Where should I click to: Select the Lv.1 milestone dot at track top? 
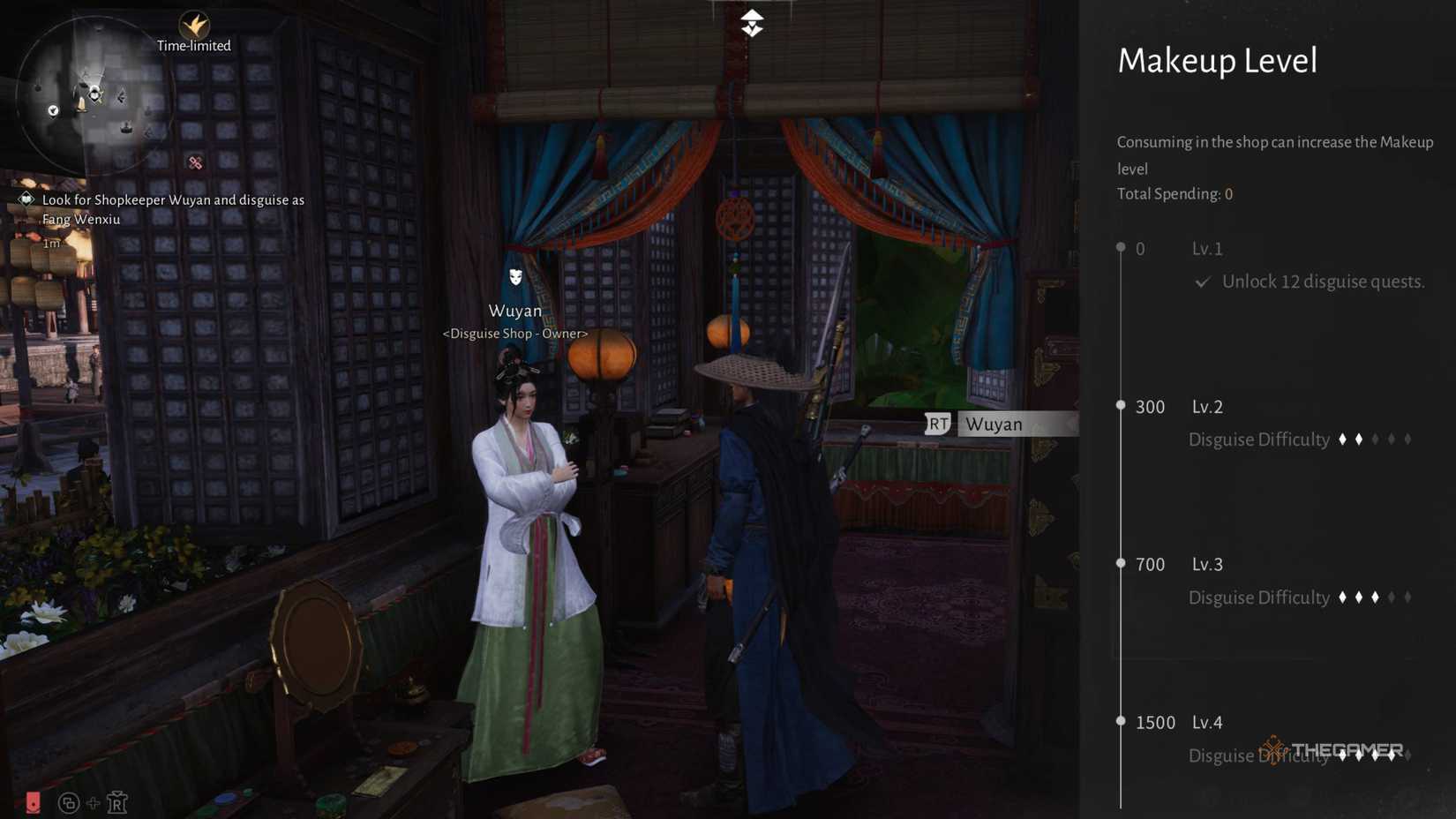click(1121, 248)
